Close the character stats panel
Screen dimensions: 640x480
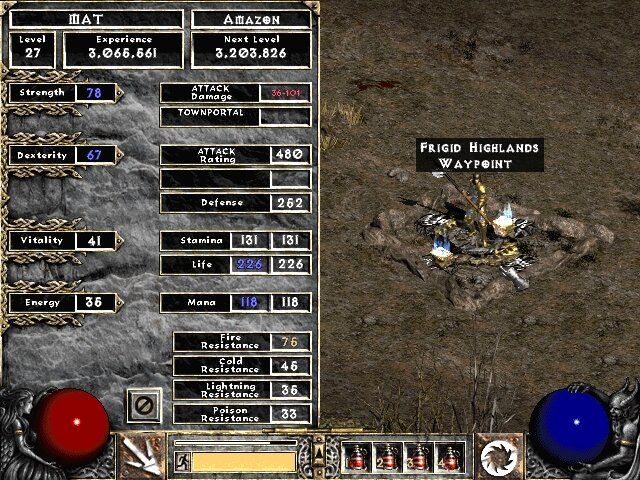pyautogui.click(x=144, y=406)
